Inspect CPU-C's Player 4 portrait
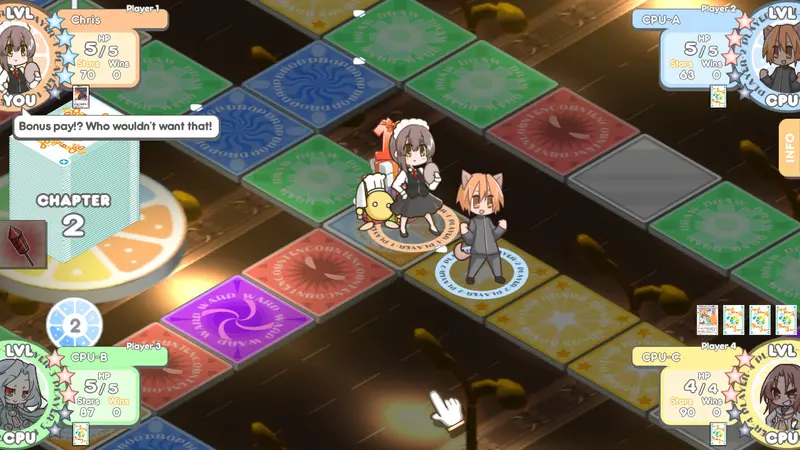800x450 pixels. click(776, 390)
